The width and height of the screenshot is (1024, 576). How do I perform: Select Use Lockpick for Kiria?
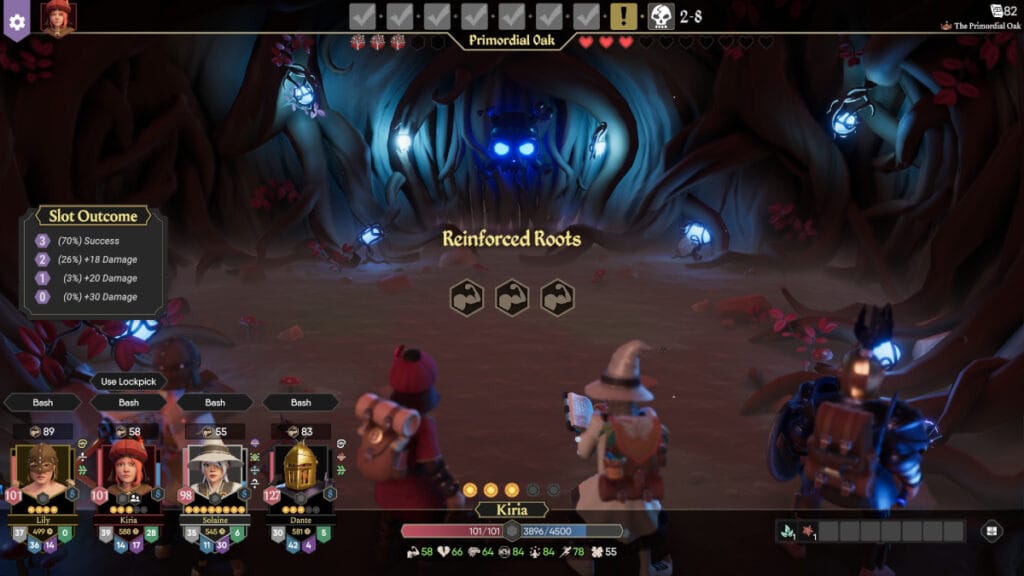129,381
